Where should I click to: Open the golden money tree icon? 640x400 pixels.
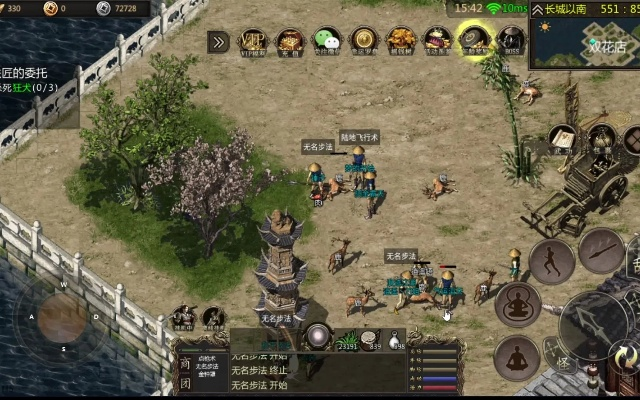(400, 41)
